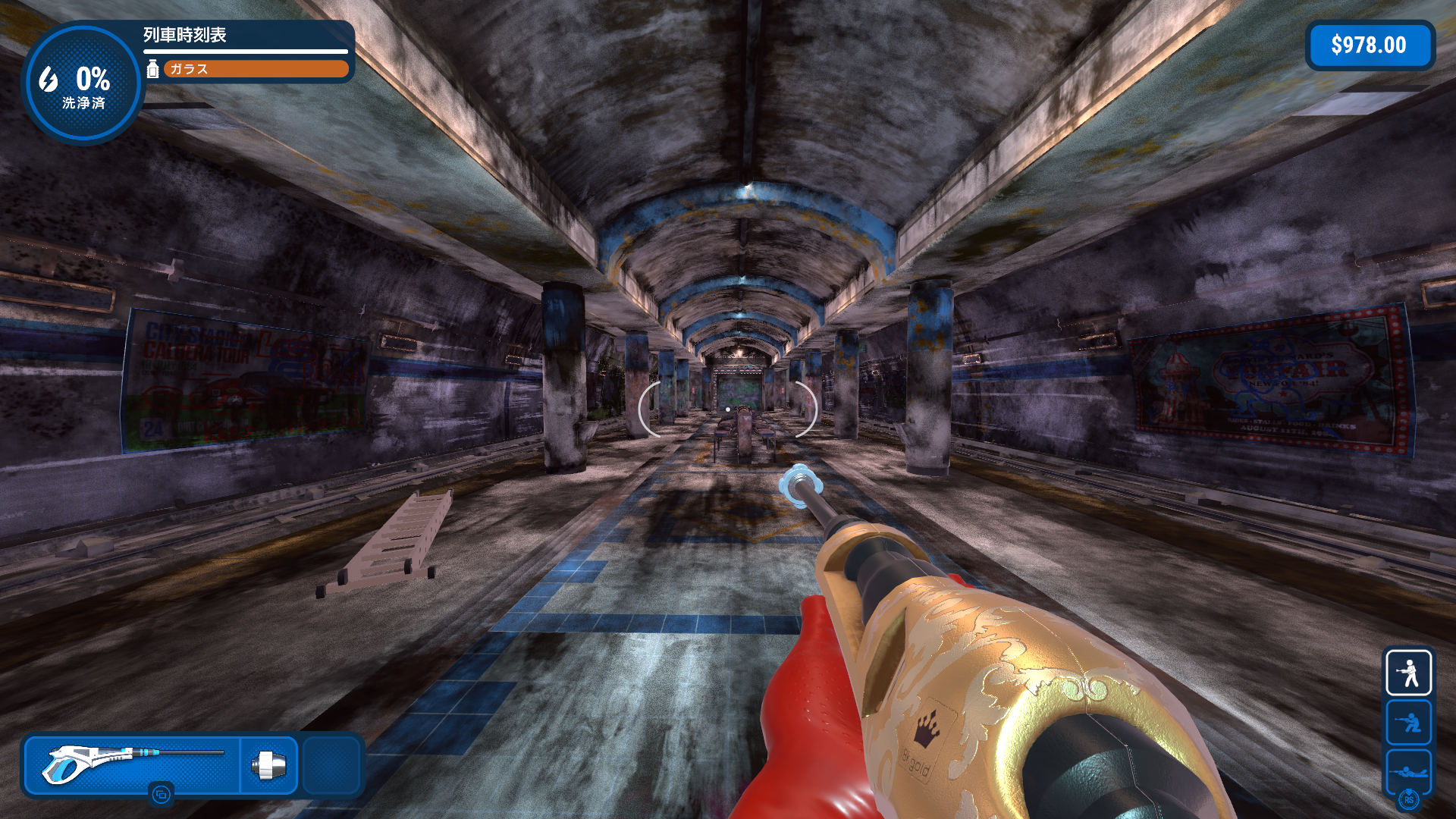1456x819 pixels.
Task: Select the empty equipment slot beside the nozzle
Action: (331, 764)
